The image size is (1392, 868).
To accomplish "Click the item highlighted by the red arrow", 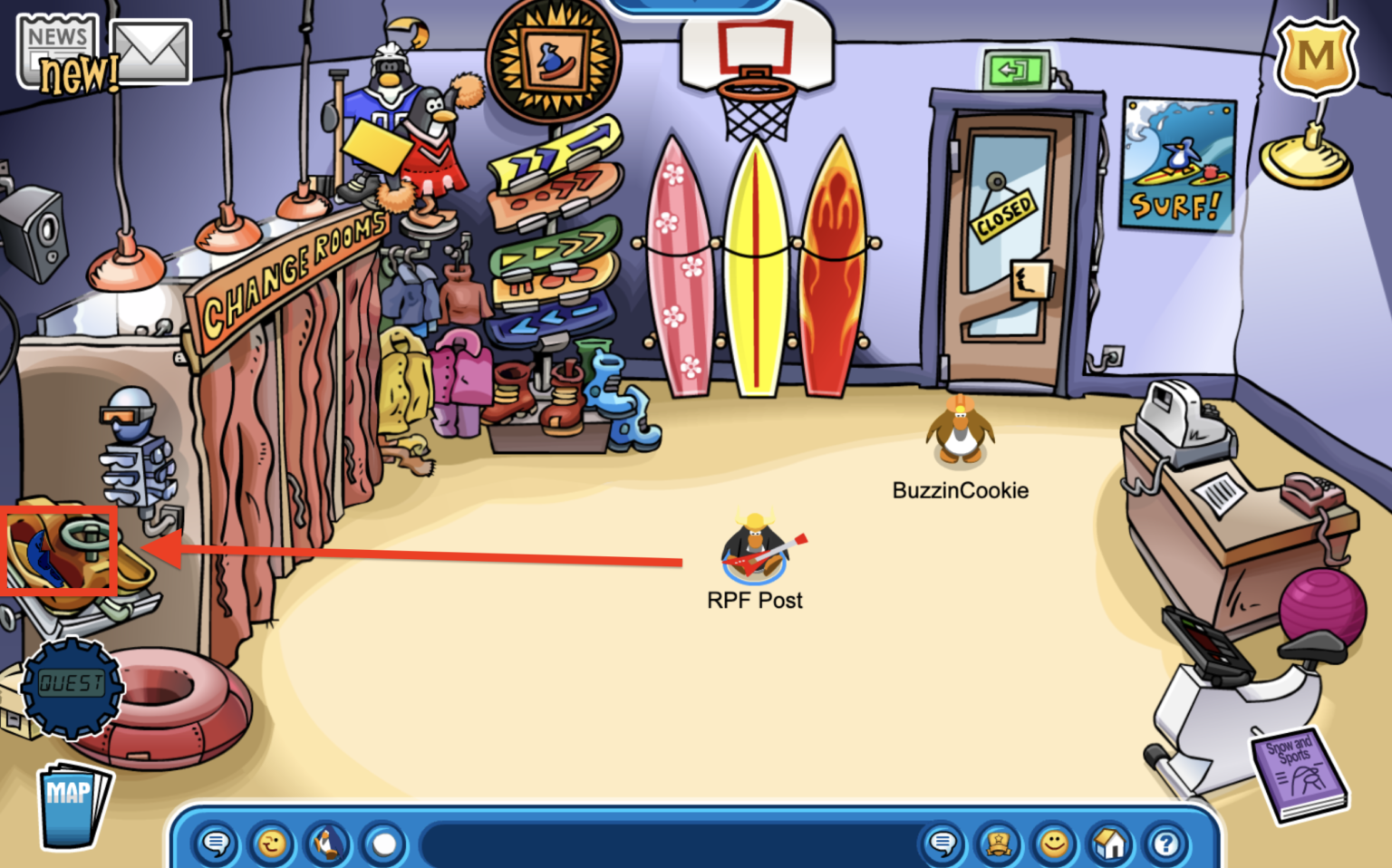I will click(x=58, y=549).
